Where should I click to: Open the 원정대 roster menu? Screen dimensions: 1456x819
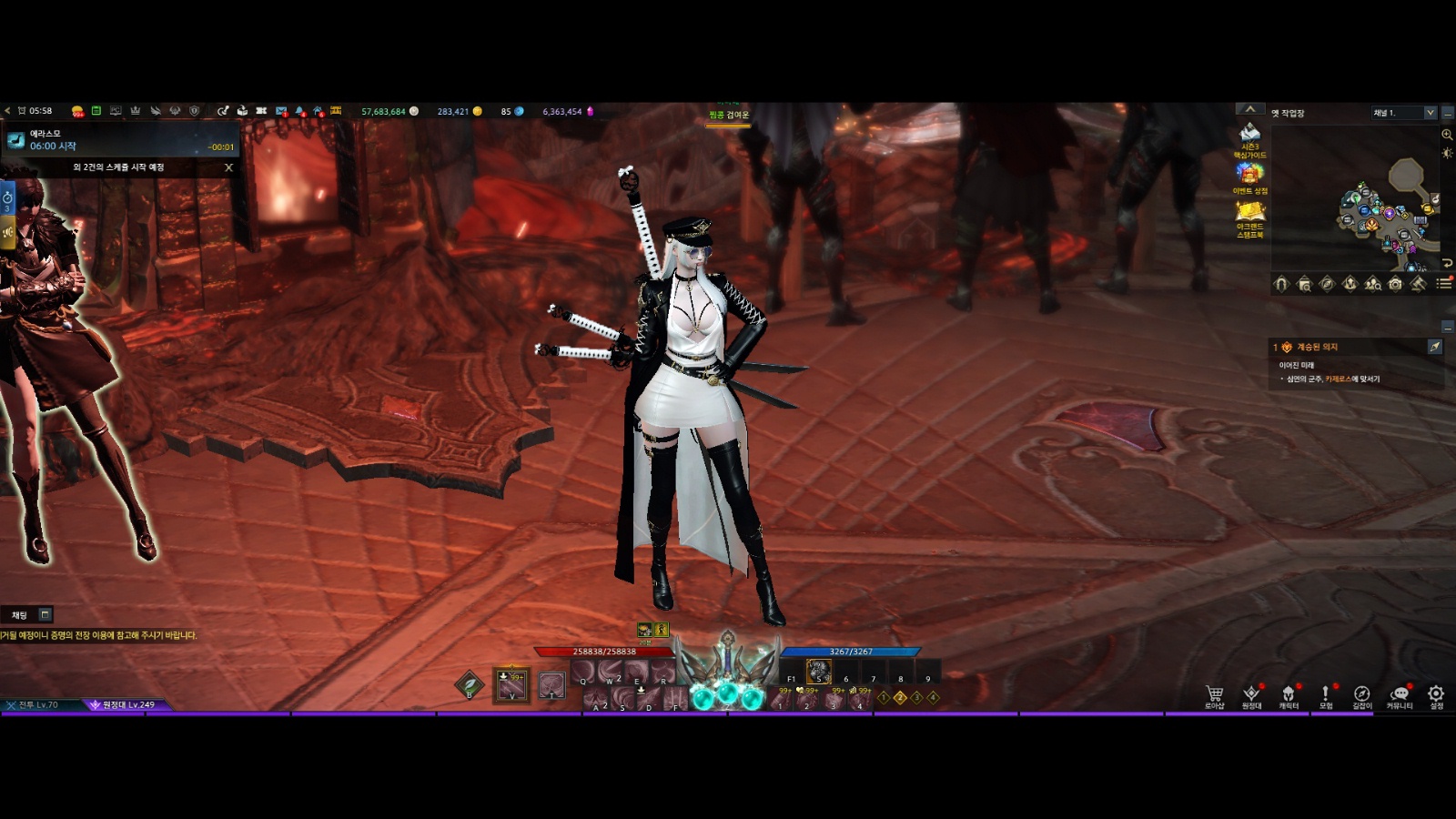click(1251, 695)
